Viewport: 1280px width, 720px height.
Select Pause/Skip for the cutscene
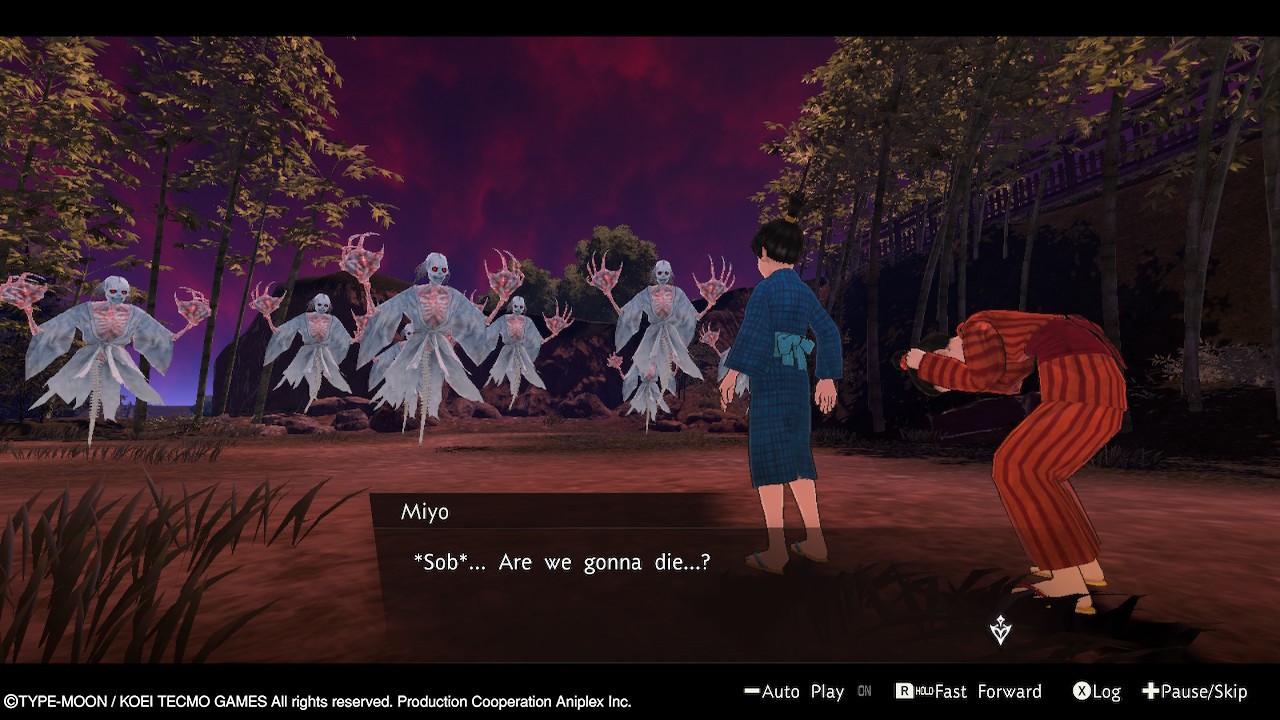pyautogui.click(x=1195, y=691)
